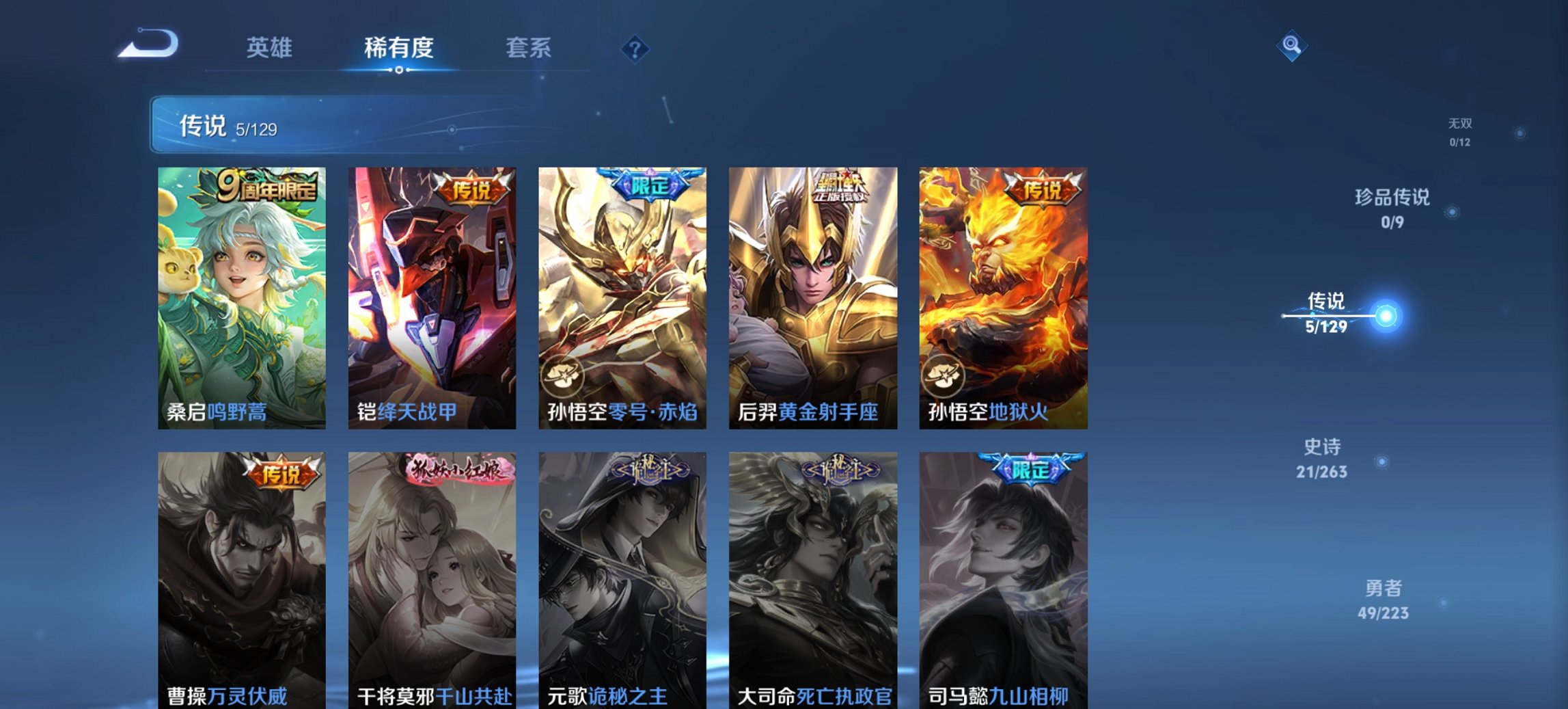Switch to the 套系 tab

529,48
